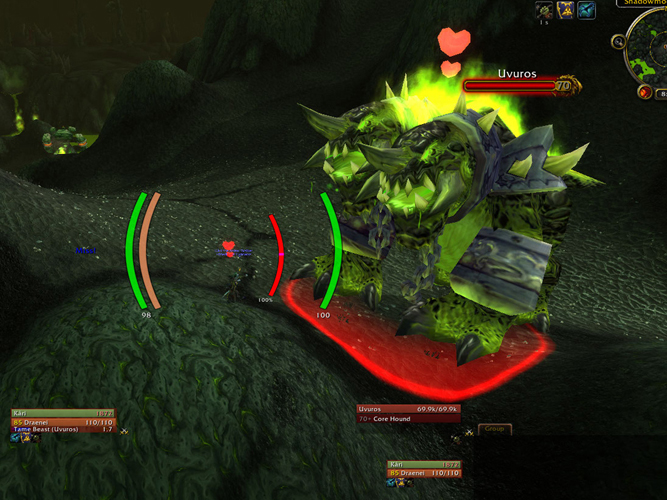Open the Group tab
The width and height of the screenshot is (667, 500).
click(494, 429)
